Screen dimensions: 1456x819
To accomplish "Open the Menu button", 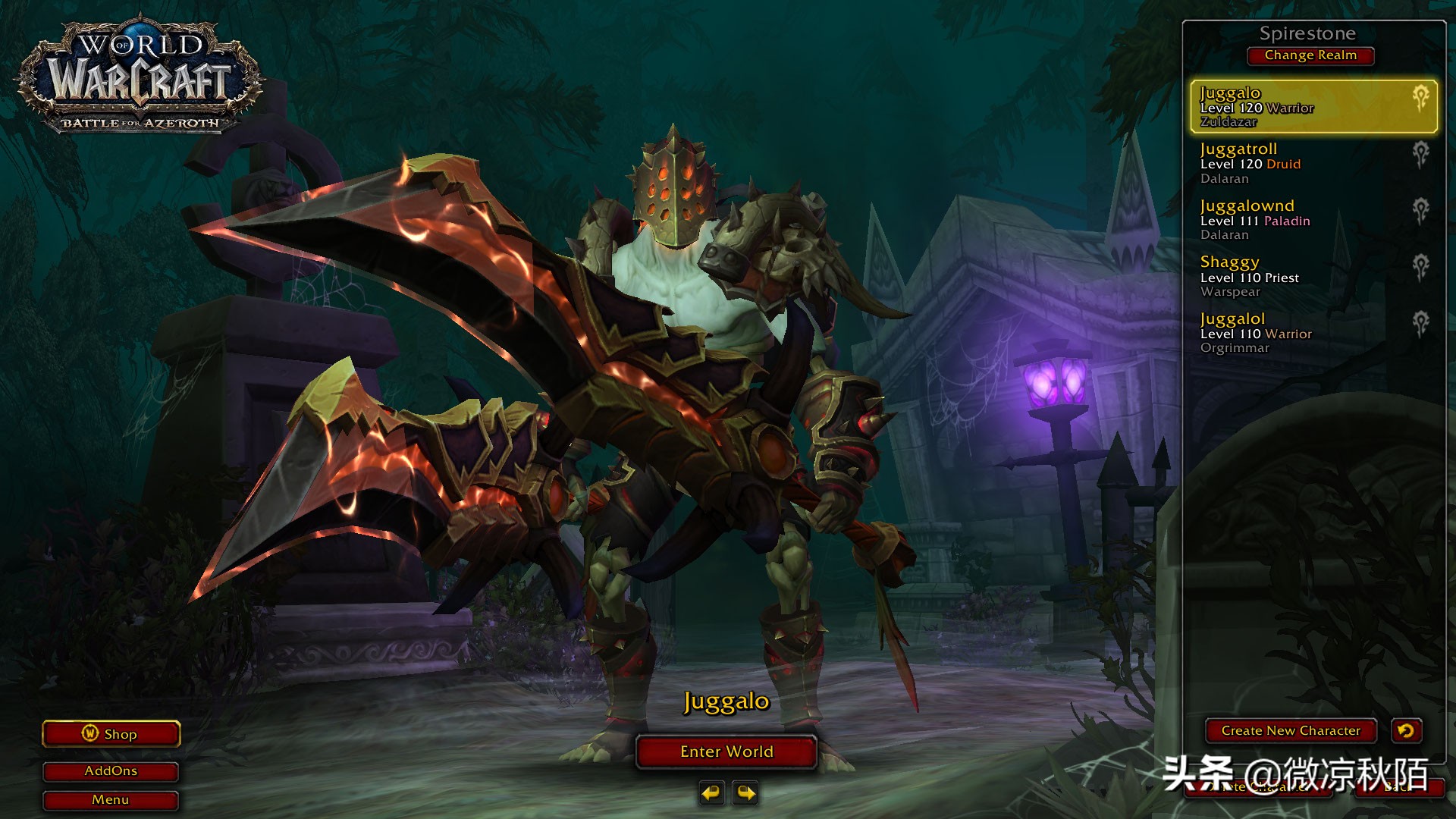I will pyautogui.click(x=111, y=800).
